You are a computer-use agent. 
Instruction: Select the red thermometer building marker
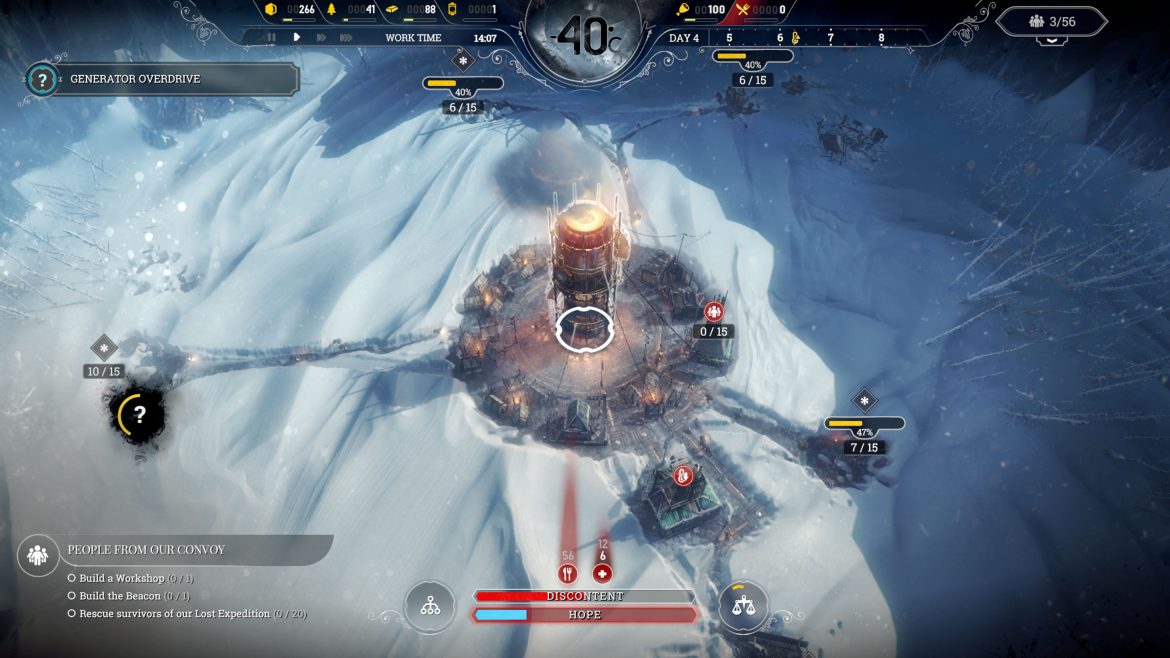(x=684, y=475)
